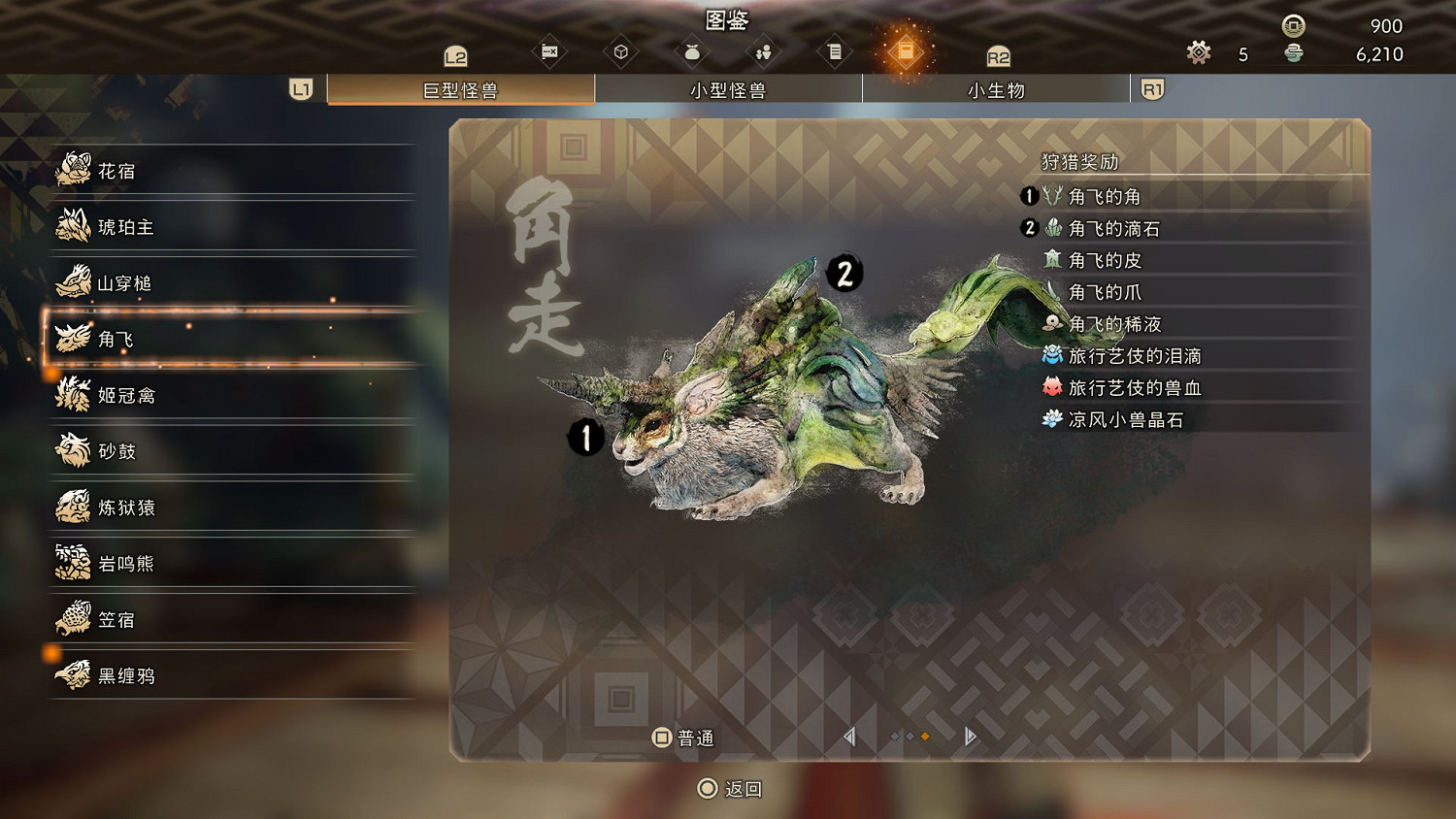This screenshot has height=819, width=1456.
Task: Choose the 笠宿 monster entry
Action: 233,619
